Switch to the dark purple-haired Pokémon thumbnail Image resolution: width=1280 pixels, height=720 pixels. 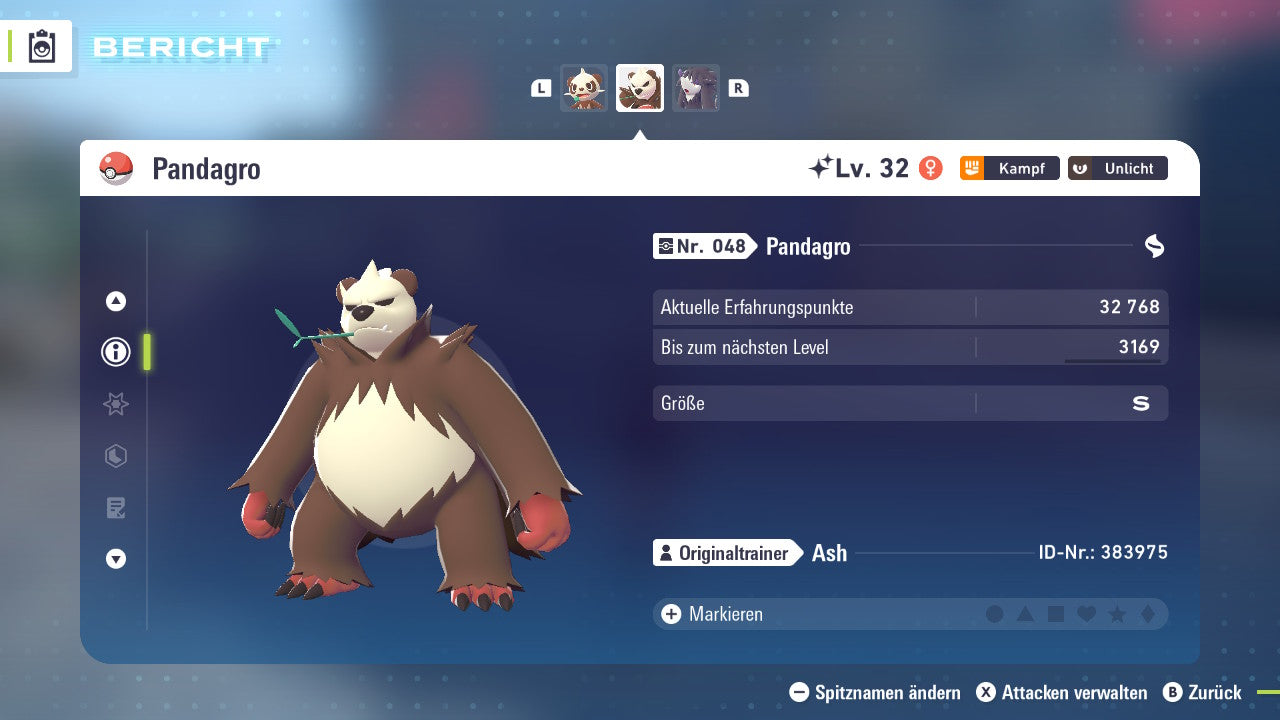click(696, 88)
